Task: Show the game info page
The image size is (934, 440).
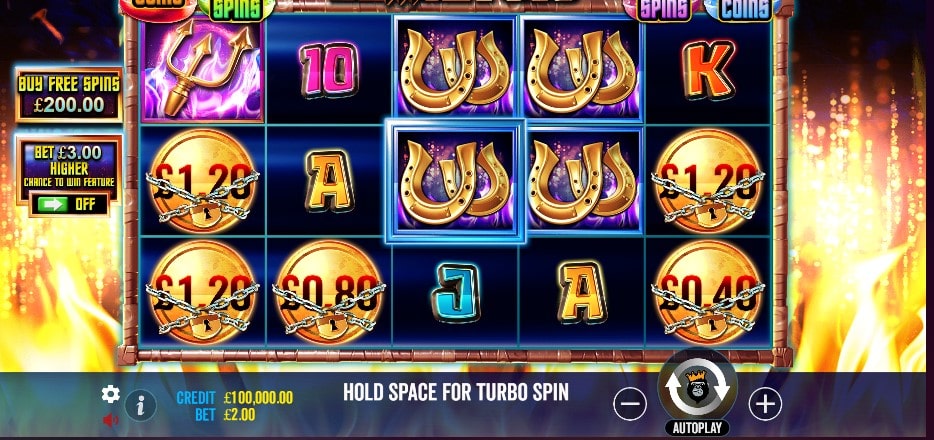Action: 141,405
